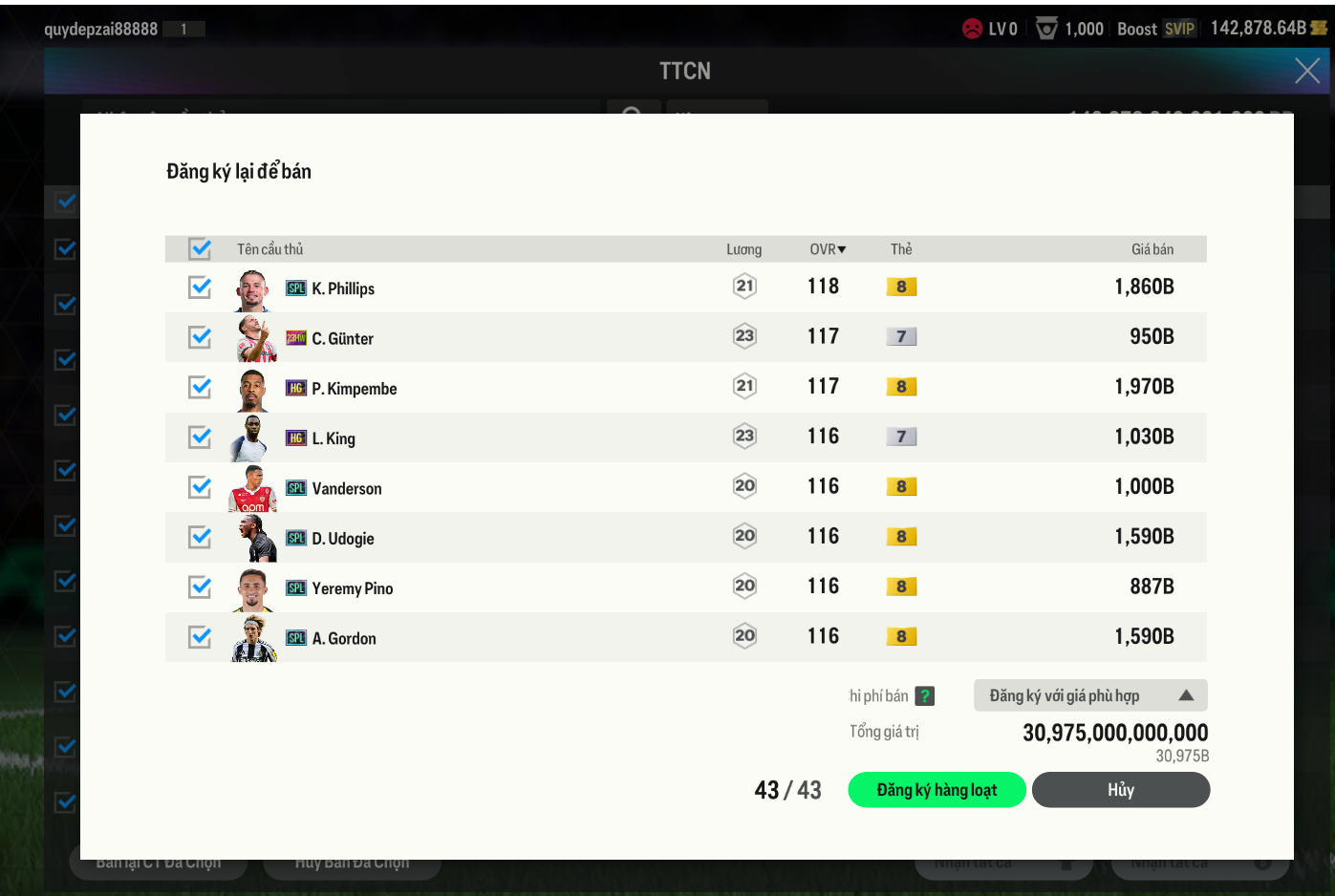Uncheck C. Günter checkbox
The height and width of the screenshot is (896, 1335).
[x=200, y=337]
